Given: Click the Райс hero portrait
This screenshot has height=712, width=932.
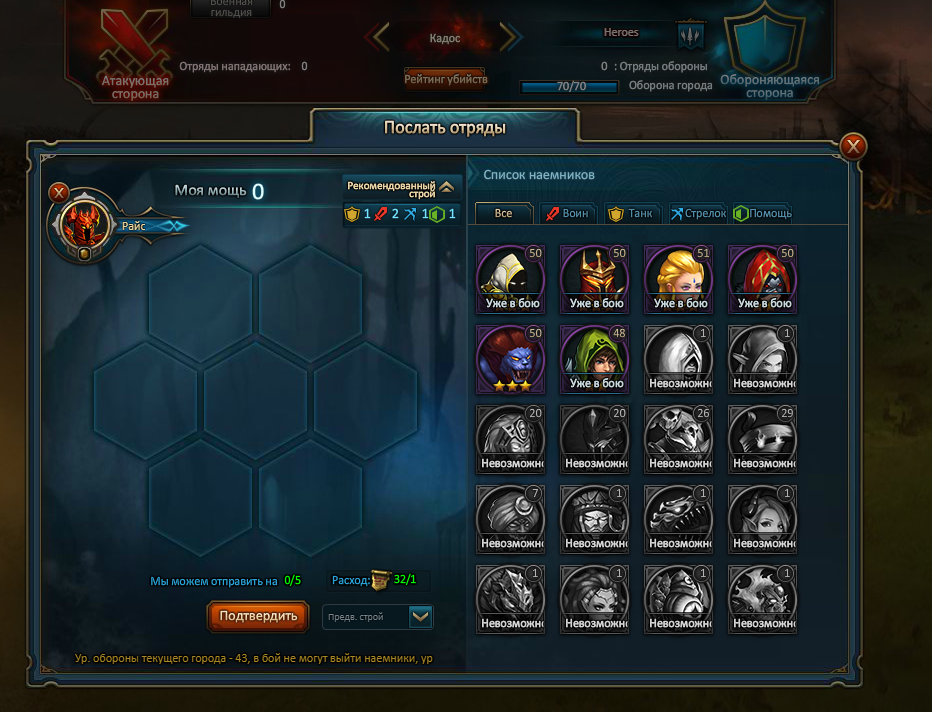Looking at the screenshot, I should coord(85,225).
